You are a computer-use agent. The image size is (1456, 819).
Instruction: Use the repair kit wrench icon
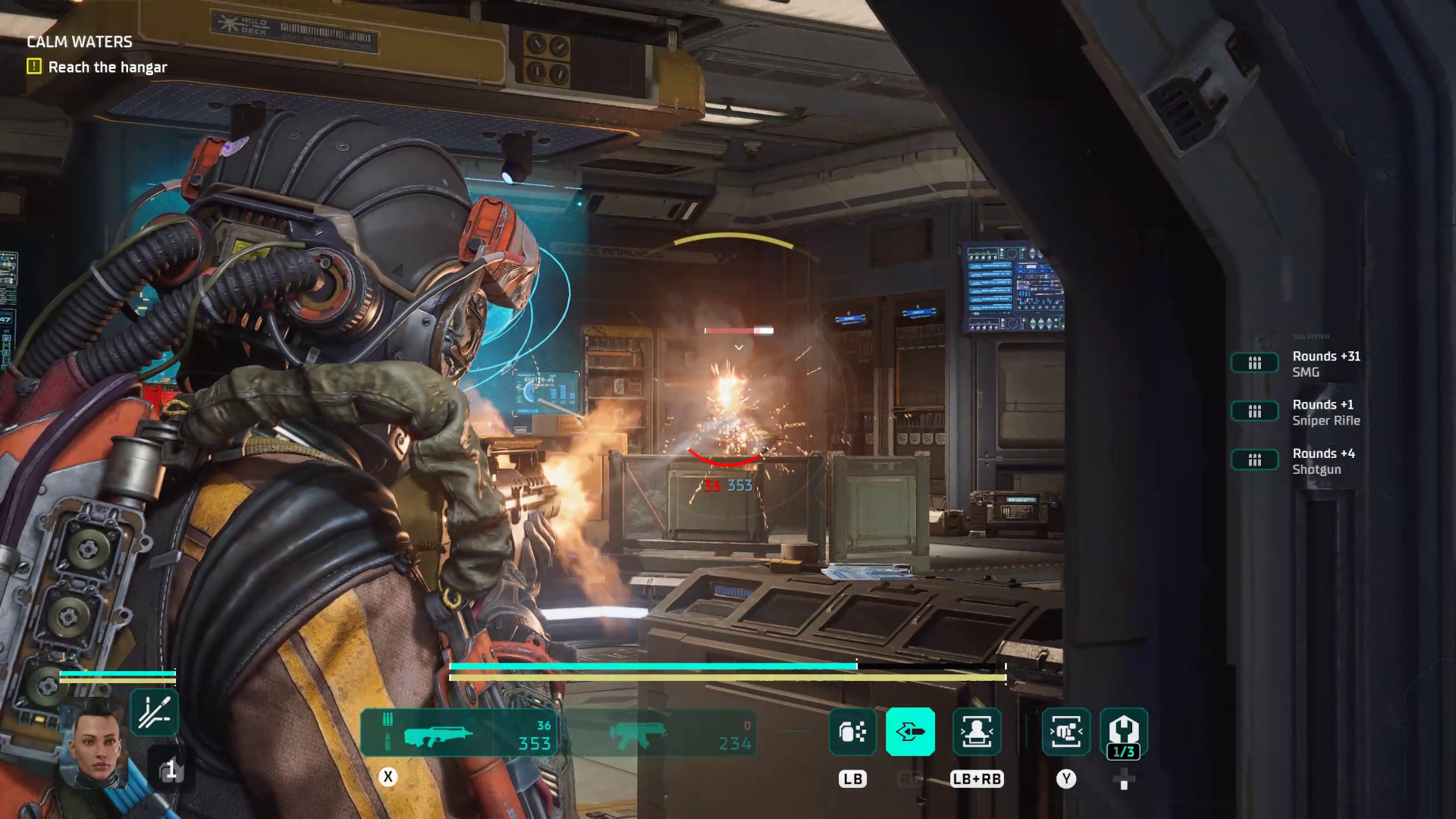pos(1123,732)
